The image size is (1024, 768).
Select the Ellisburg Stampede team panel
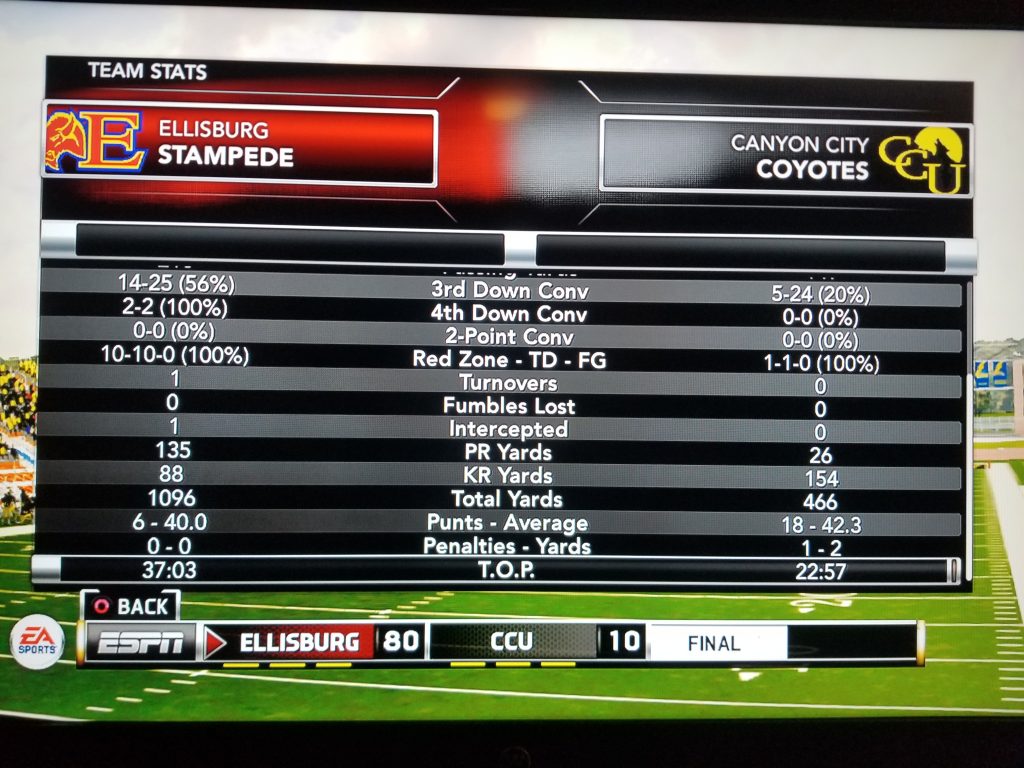tap(240, 146)
